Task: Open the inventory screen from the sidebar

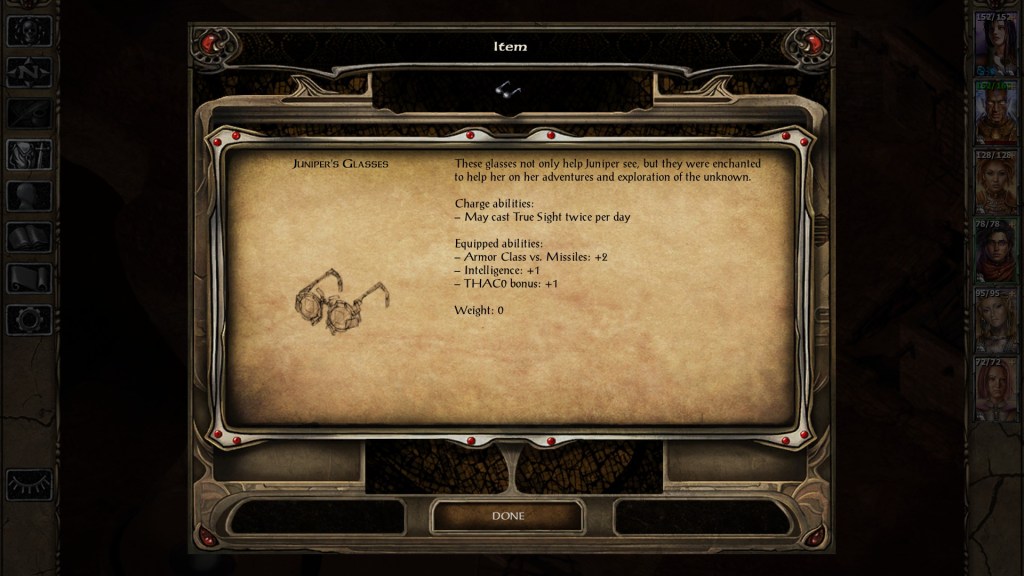Action: (29, 155)
